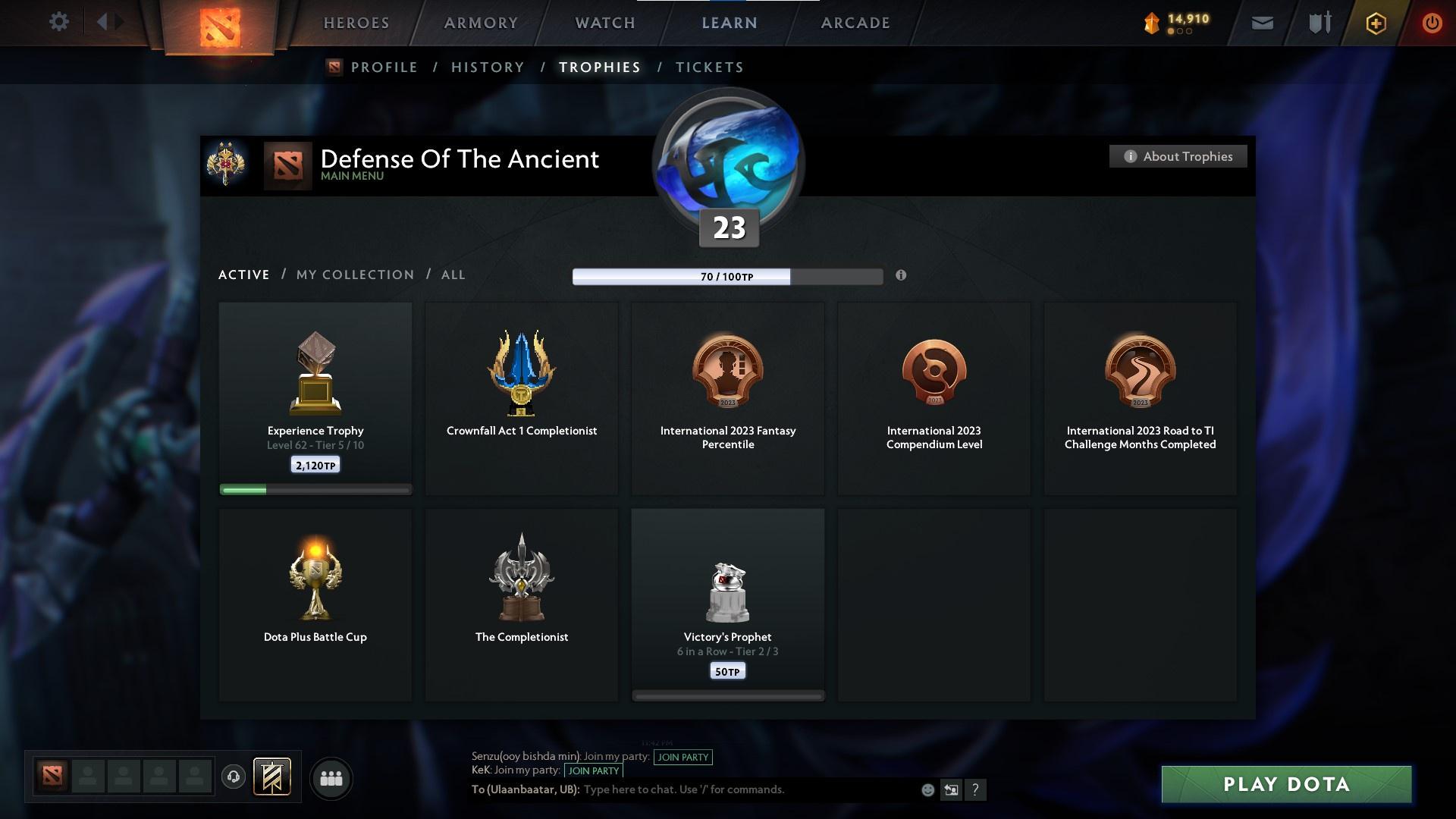Click the 70/100TP progress bar
Viewport: 1456px width, 819px height.
[x=726, y=276]
